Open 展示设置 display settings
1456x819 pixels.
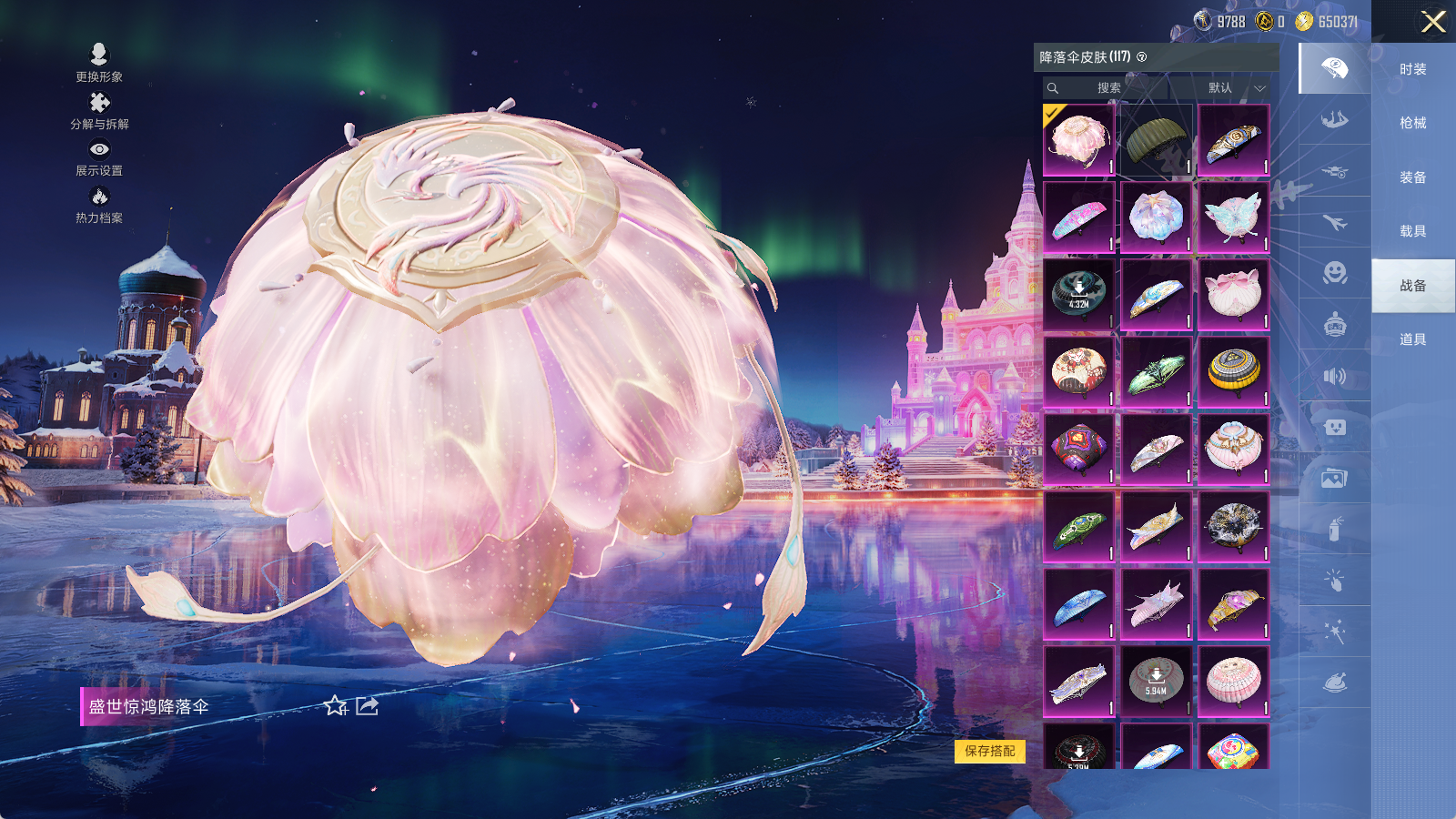tap(99, 157)
